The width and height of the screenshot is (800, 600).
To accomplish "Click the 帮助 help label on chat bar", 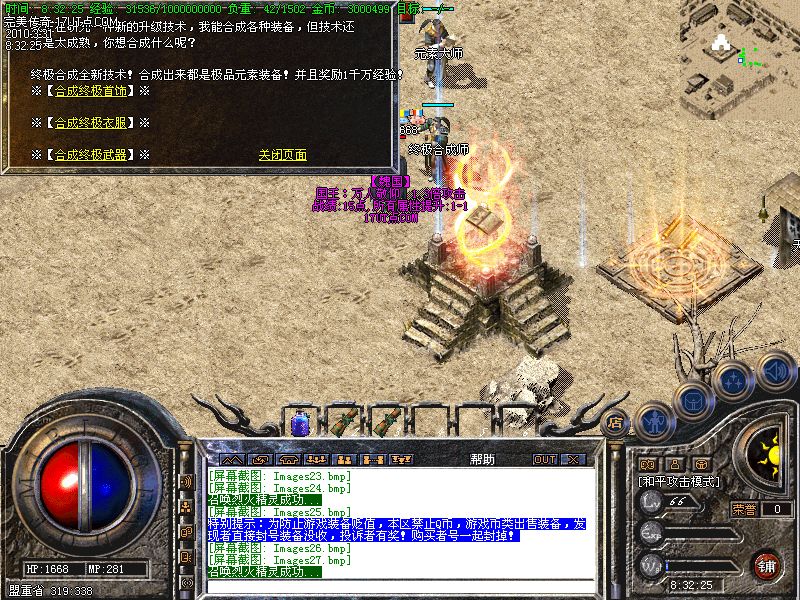I will coord(482,460).
